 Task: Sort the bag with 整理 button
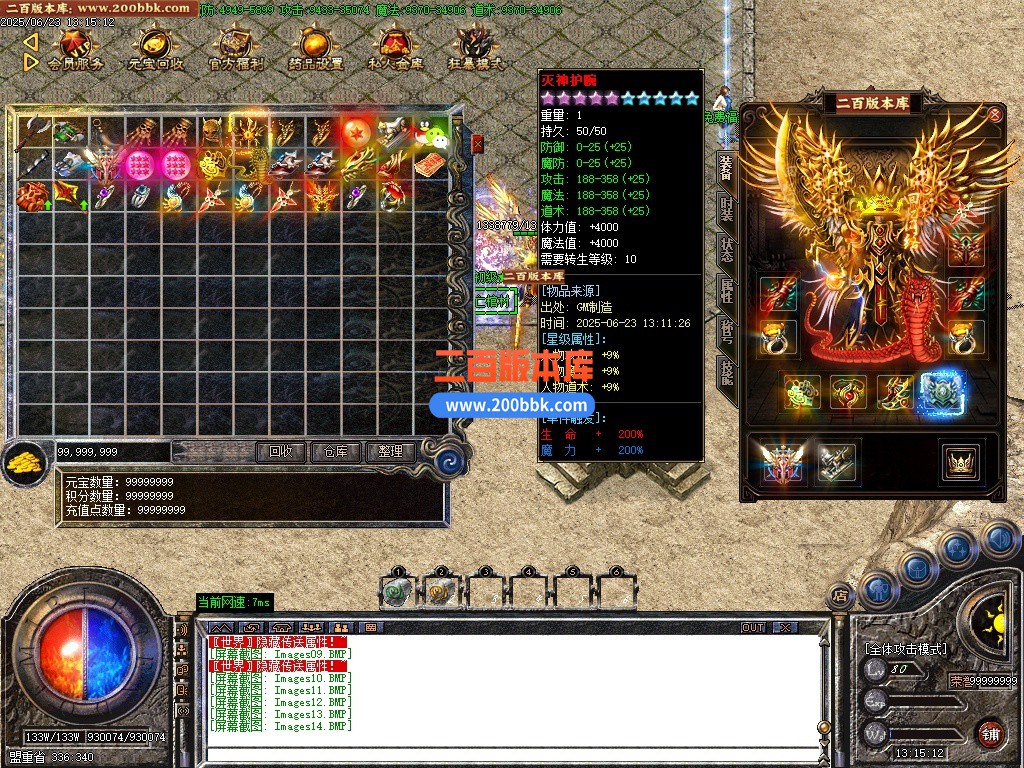pos(390,452)
